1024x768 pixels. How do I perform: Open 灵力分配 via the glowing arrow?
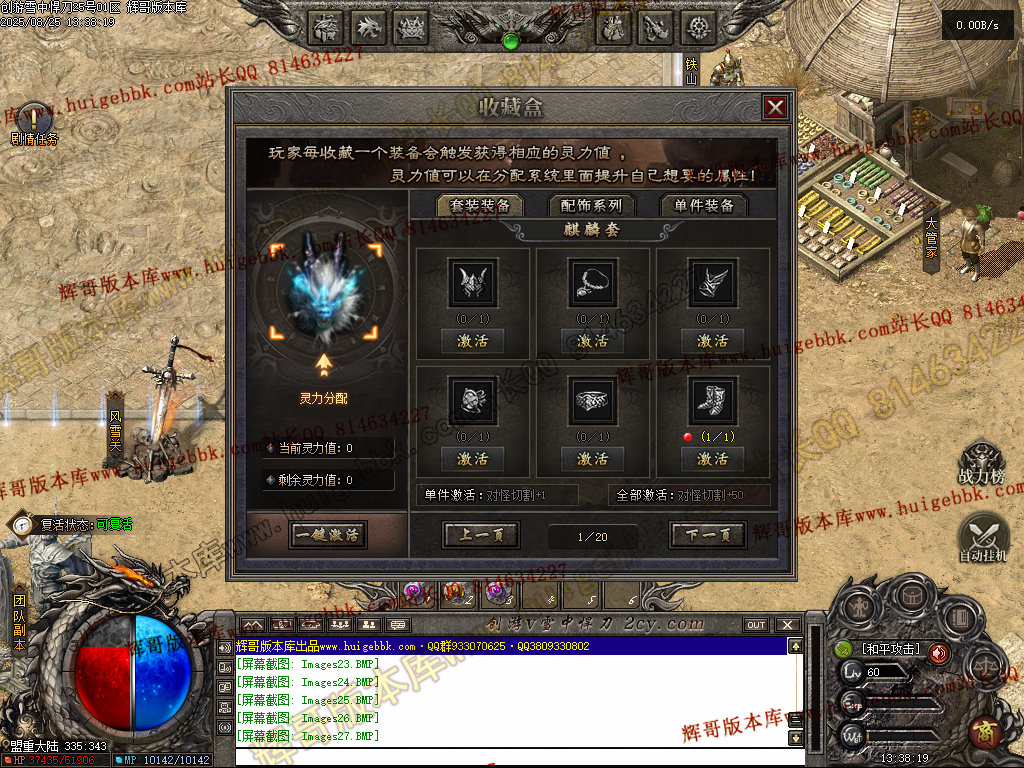pos(324,364)
